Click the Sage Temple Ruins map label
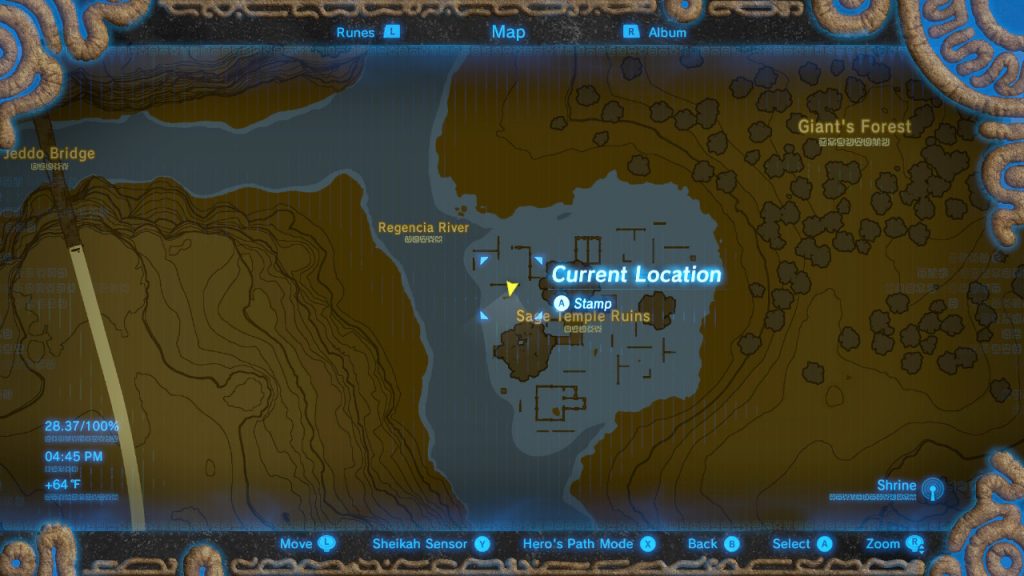This screenshot has height=576, width=1024. (x=583, y=317)
